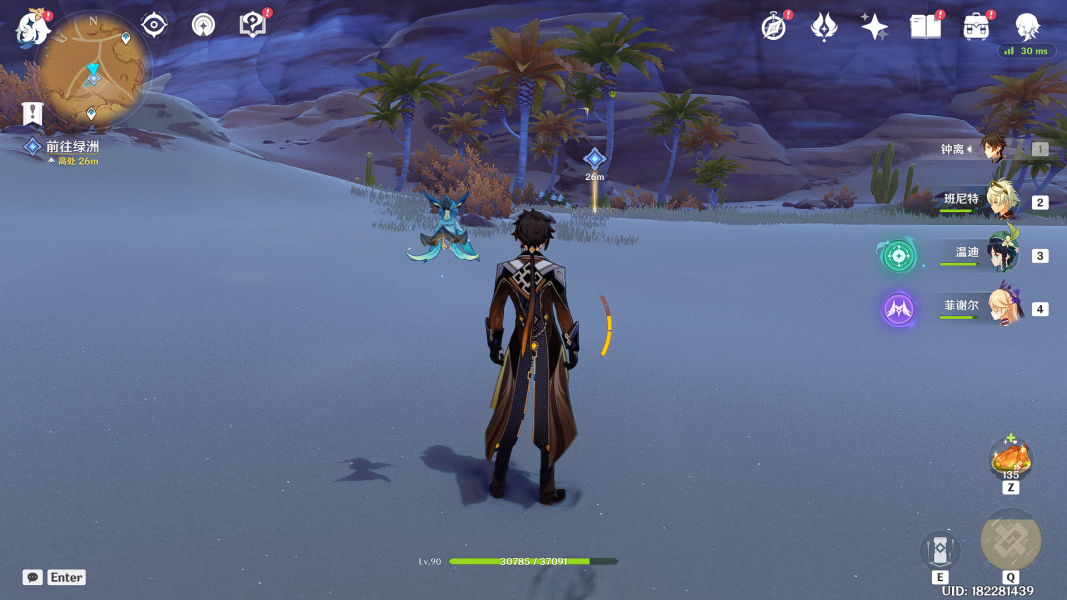Open the character screen icon

click(x=1027, y=26)
